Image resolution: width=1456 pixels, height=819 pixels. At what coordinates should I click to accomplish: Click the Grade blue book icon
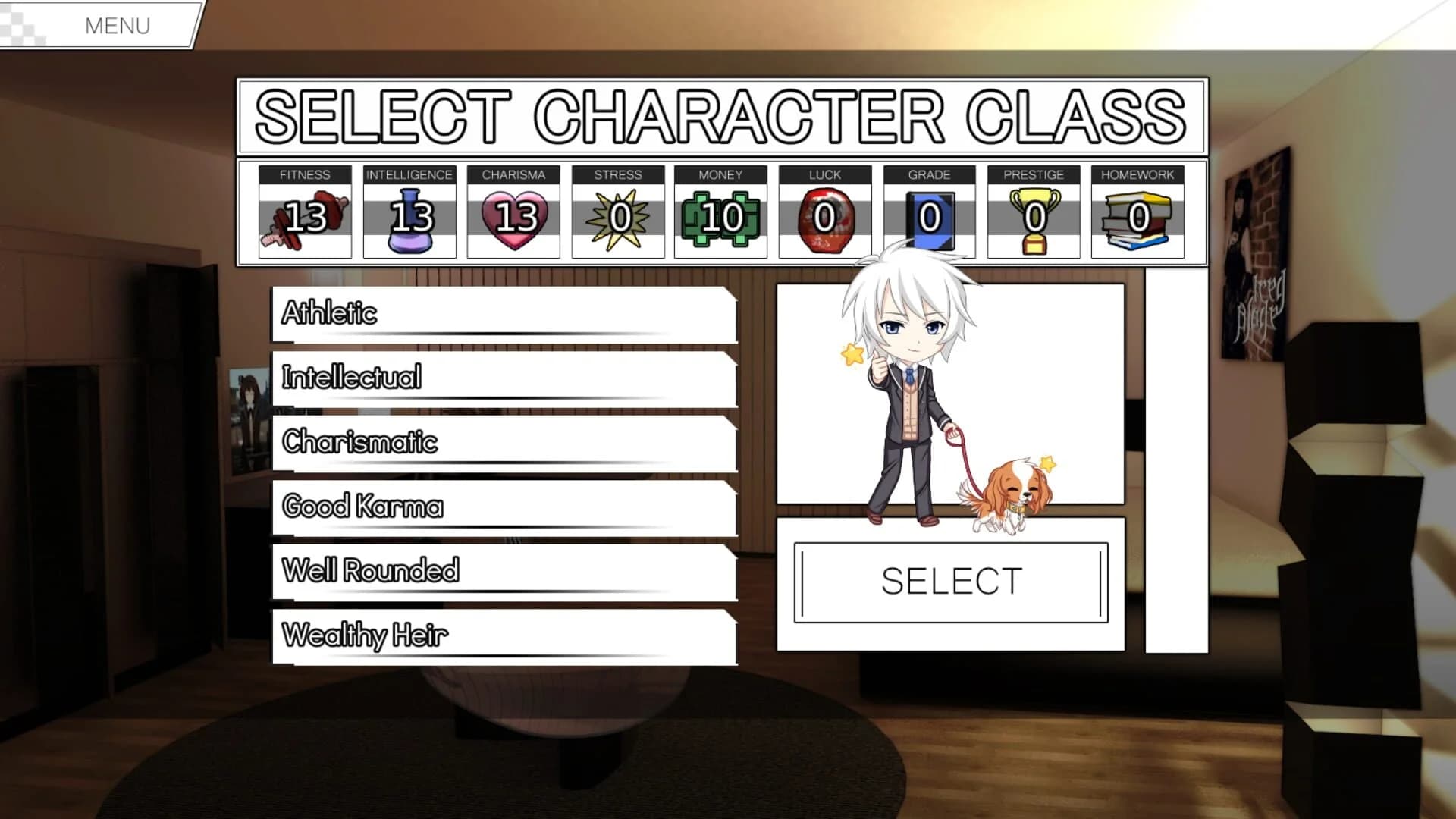(931, 220)
